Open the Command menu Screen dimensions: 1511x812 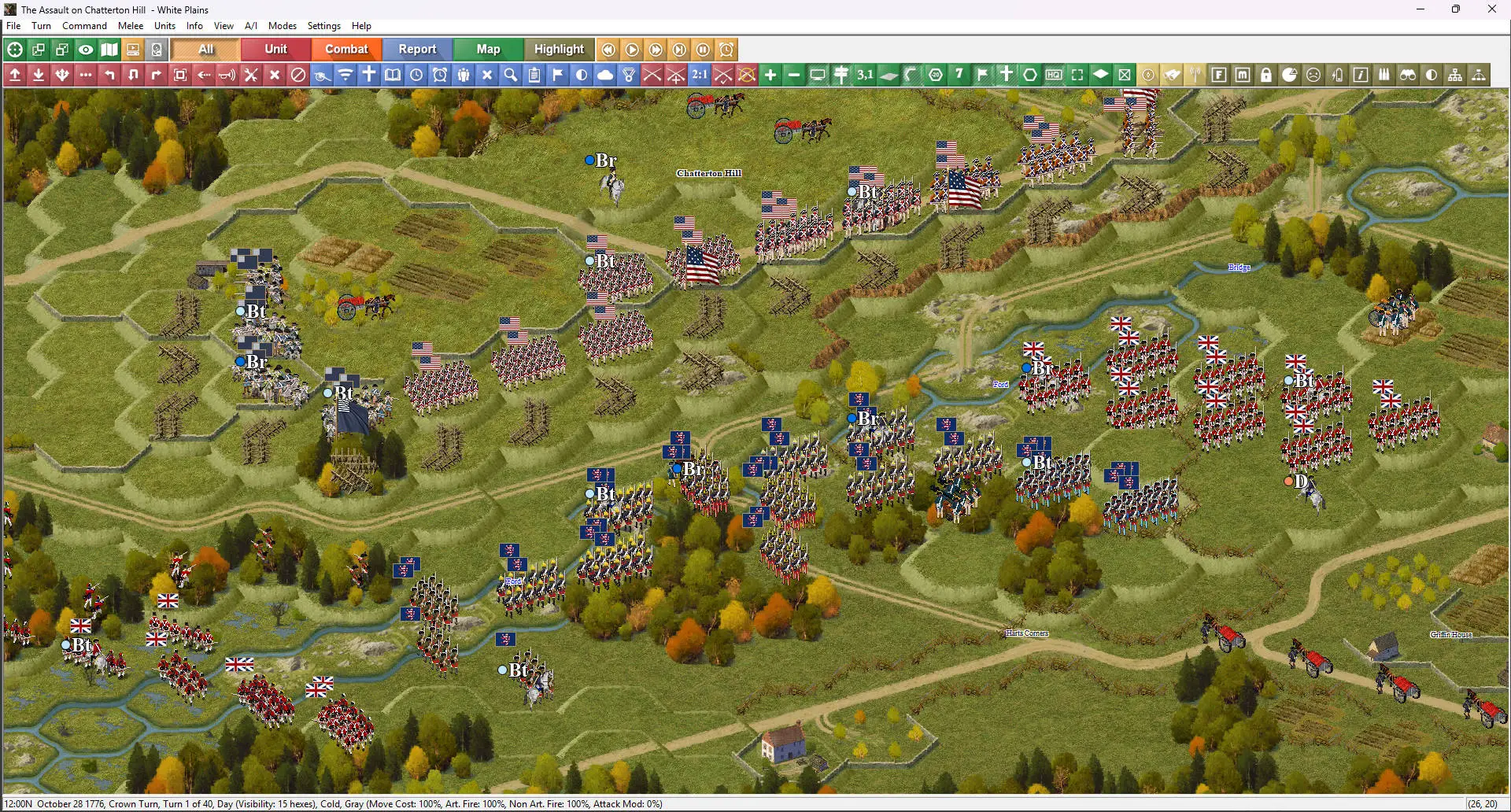pyautogui.click(x=84, y=26)
